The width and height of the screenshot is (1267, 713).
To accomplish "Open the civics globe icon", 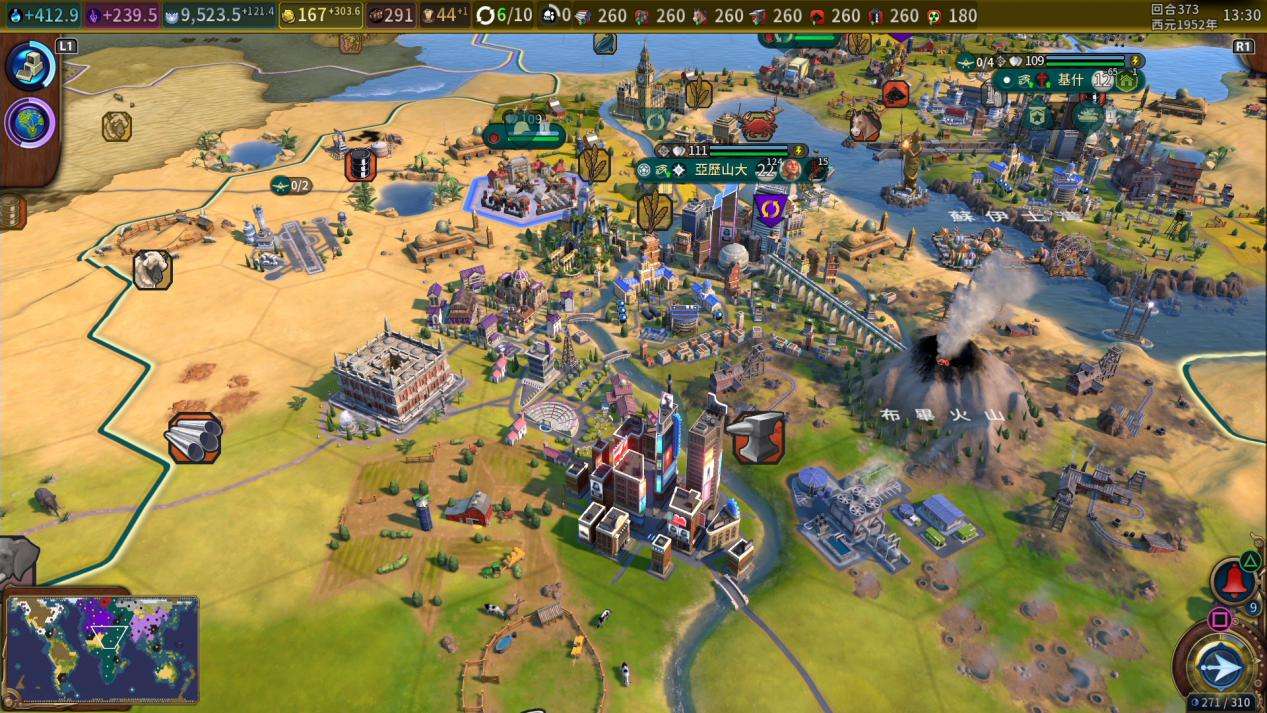I will pos(29,123).
